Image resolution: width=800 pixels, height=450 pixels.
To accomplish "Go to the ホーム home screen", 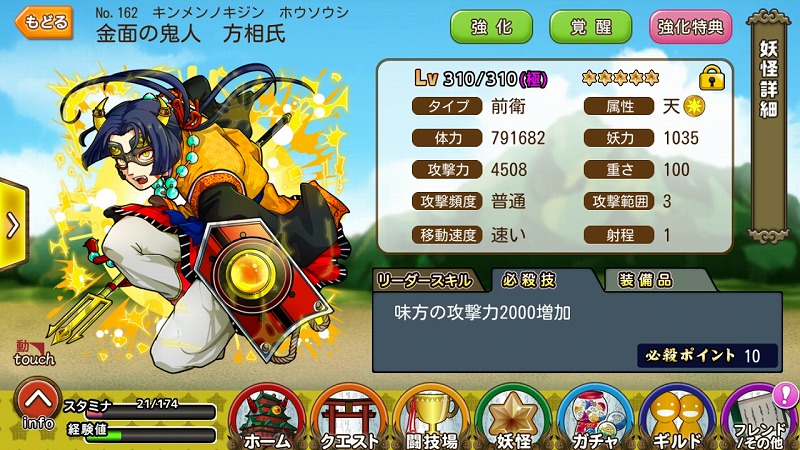I will pos(266,418).
